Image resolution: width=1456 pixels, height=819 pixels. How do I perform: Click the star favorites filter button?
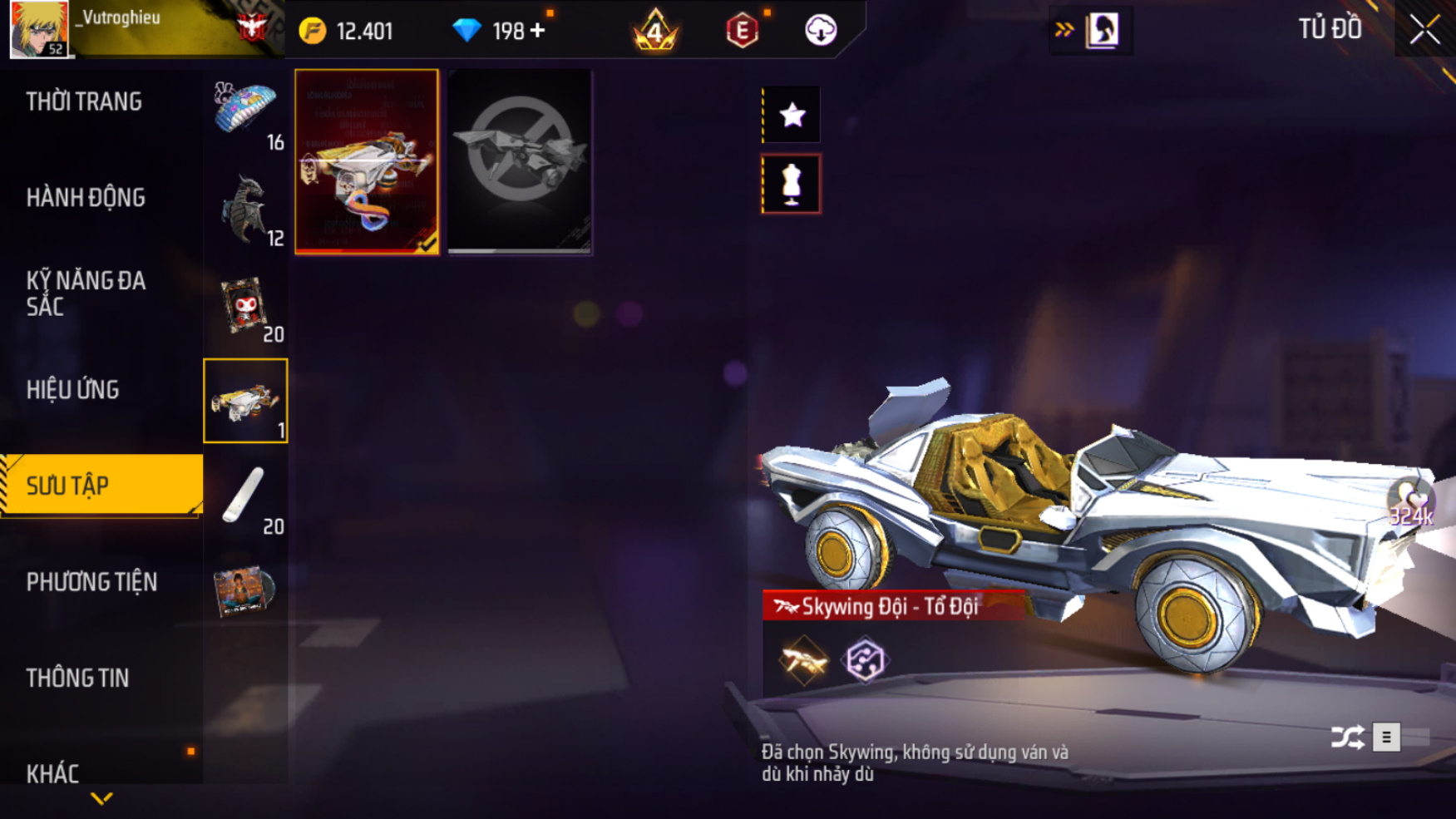(792, 115)
